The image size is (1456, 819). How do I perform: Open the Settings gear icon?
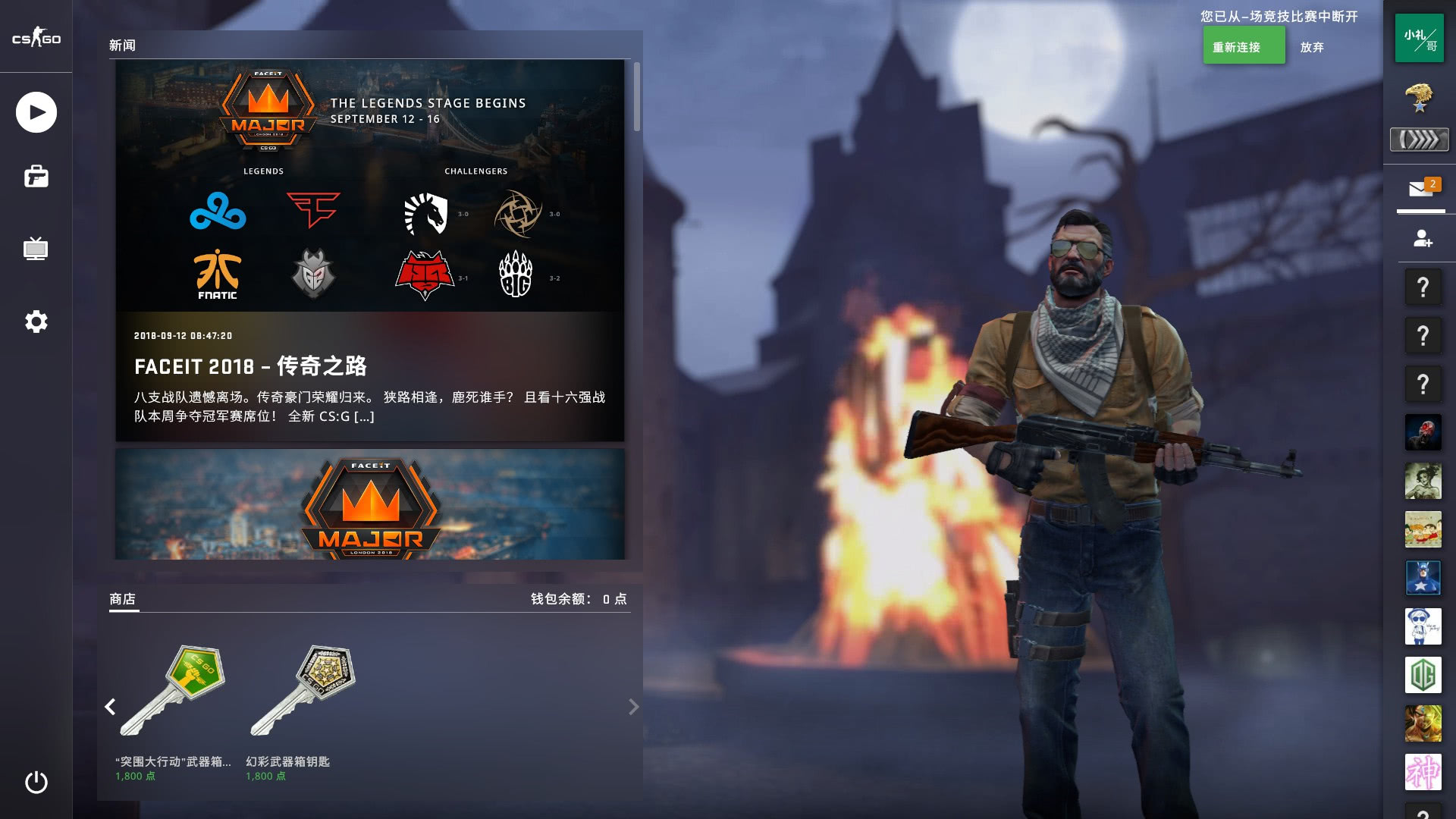(x=35, y=322)
